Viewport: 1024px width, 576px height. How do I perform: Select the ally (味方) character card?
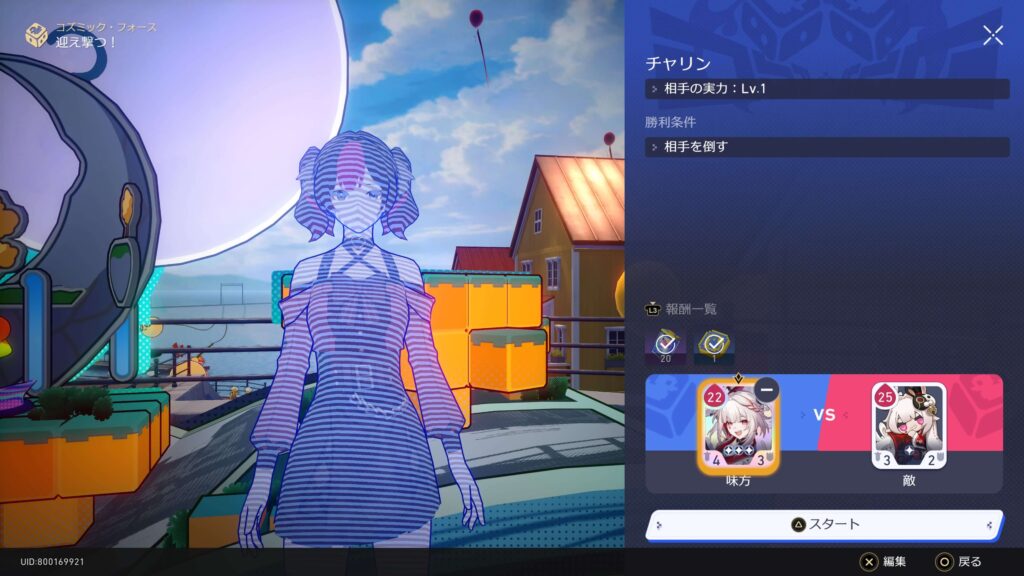point(738,427)
